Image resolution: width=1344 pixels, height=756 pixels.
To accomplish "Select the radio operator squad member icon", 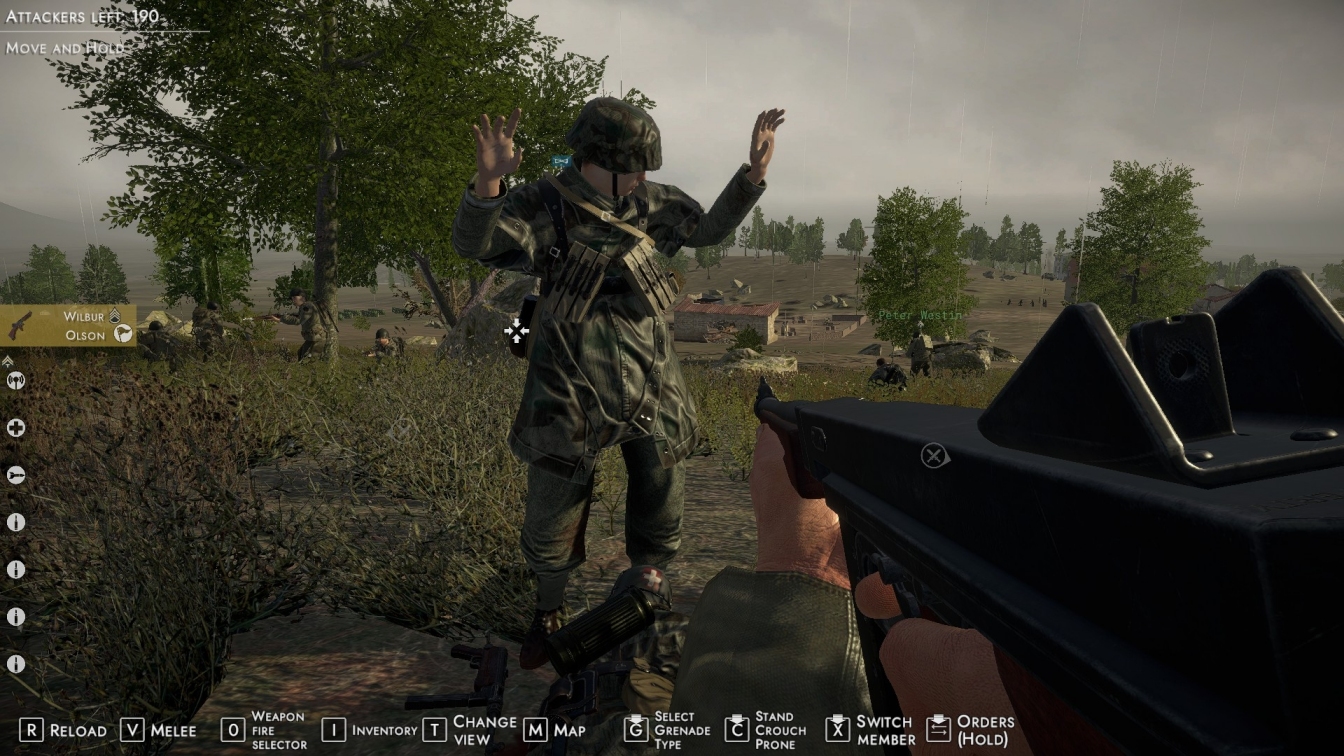I will tap(15, 381).
